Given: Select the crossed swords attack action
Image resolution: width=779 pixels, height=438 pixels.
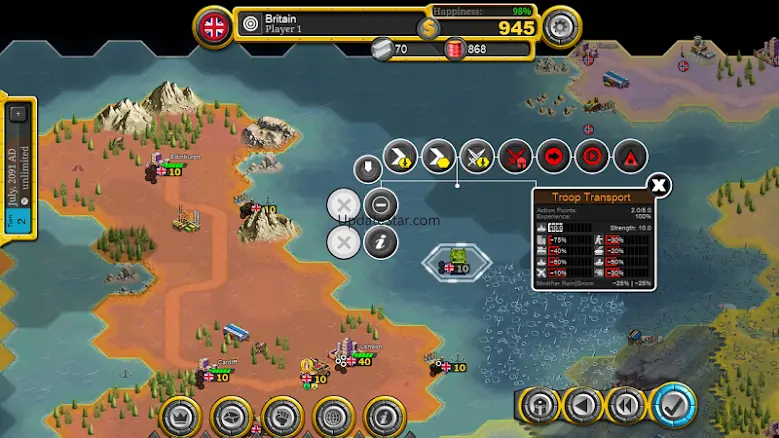Looking at the screenshot, I should click(x=477, y=156).
